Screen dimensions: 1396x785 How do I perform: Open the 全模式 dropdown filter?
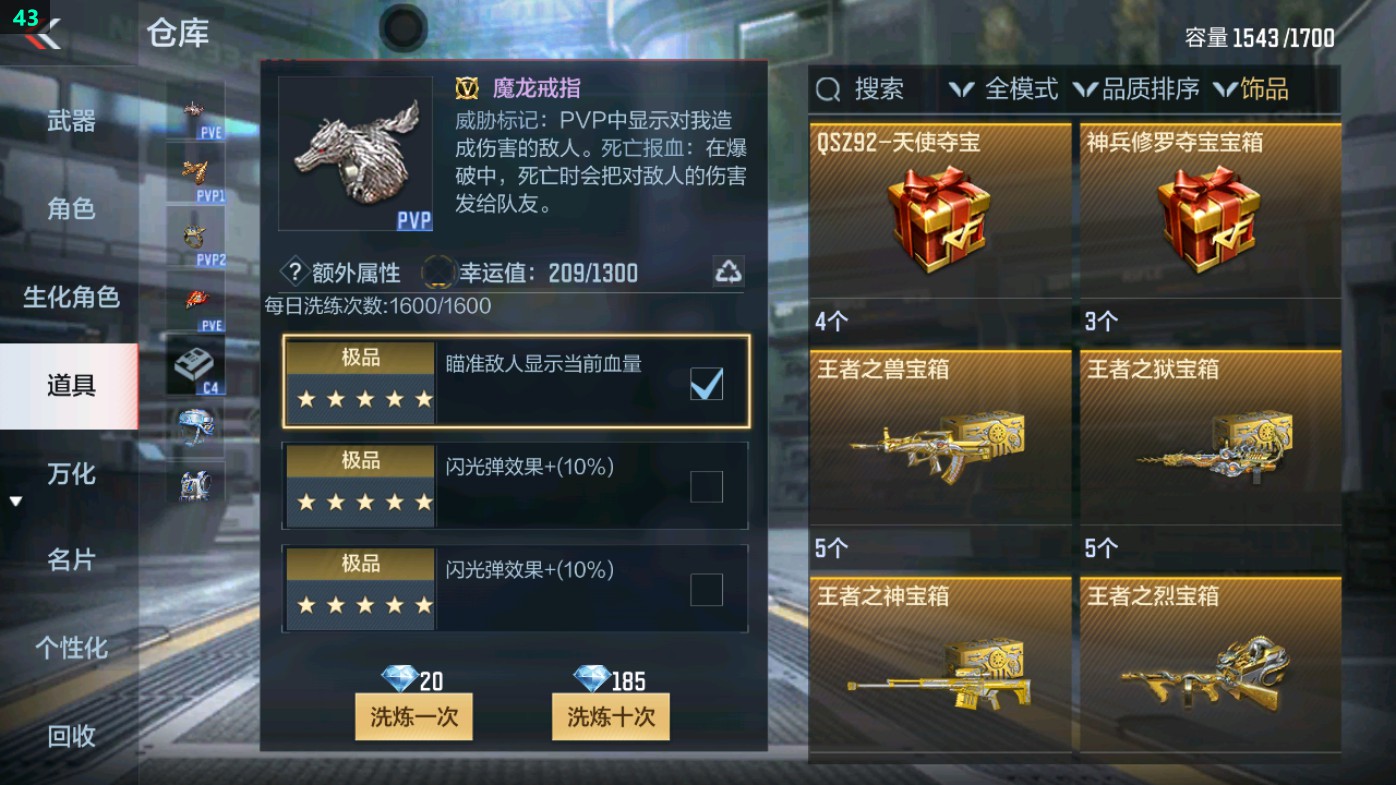click(x=1022, y=89)
